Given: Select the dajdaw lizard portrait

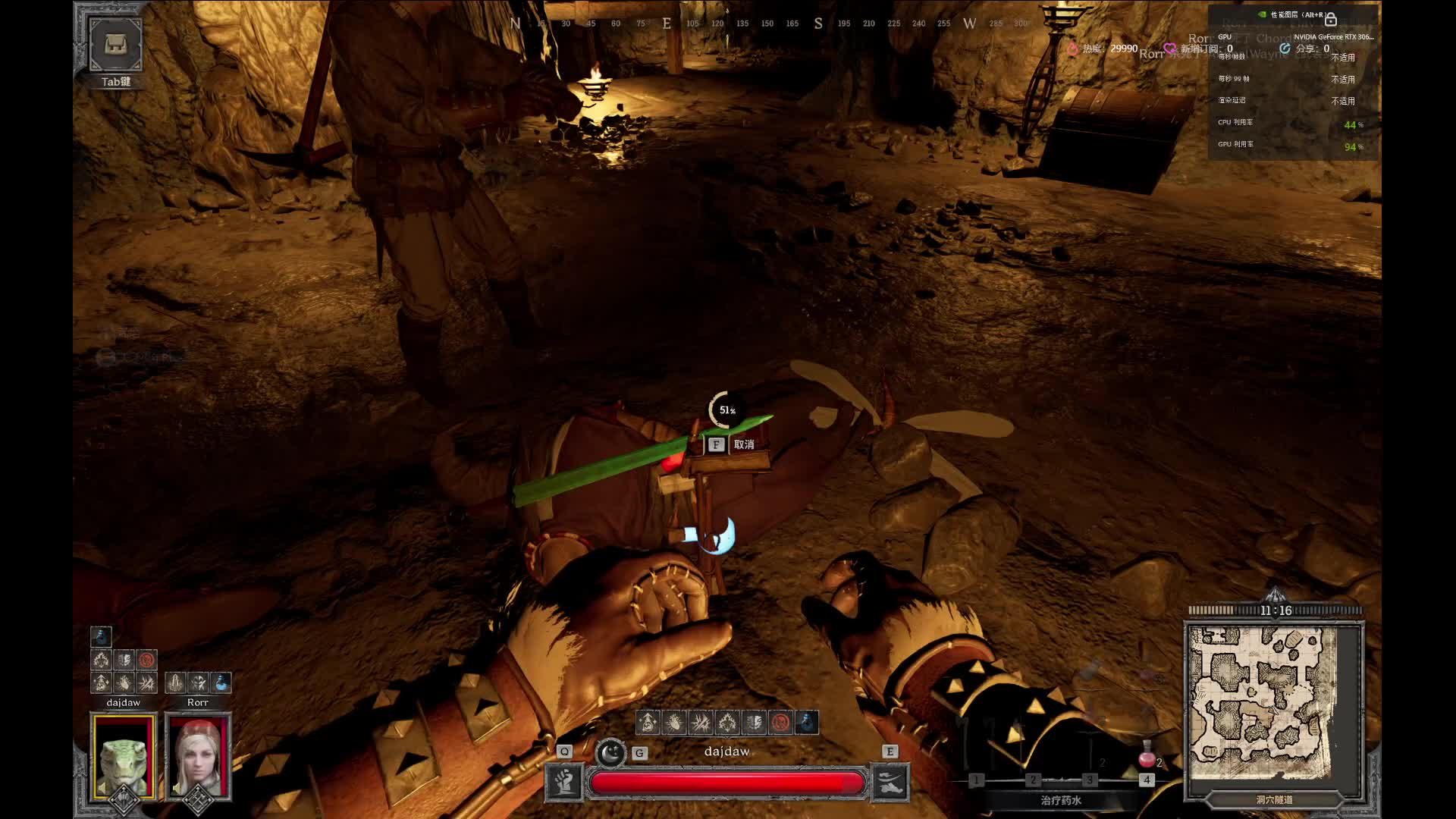Looking at the screenshot, I should (124, 756).
